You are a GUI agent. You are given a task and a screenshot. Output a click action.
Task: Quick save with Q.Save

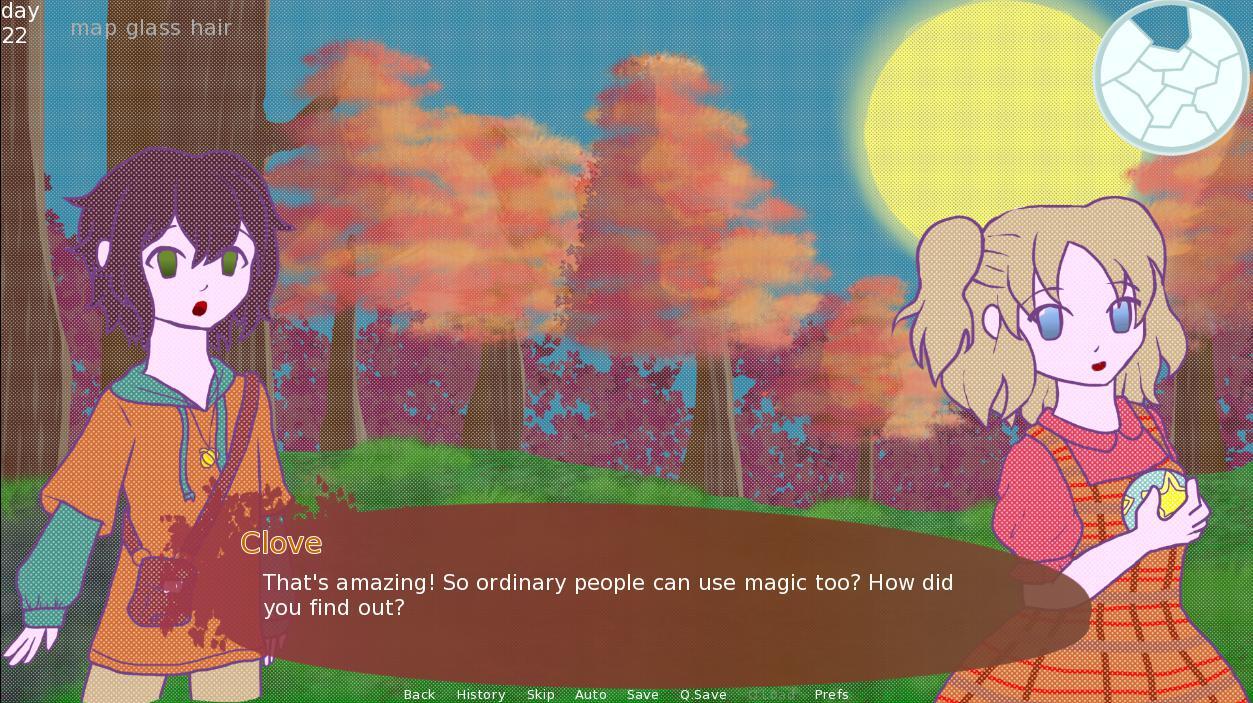click(703, 694)
